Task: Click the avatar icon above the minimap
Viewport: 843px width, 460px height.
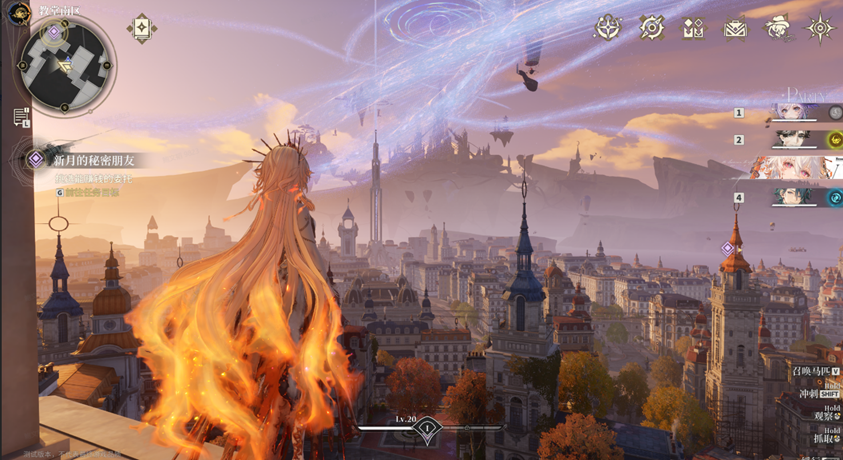Action: tap(18, 13)
